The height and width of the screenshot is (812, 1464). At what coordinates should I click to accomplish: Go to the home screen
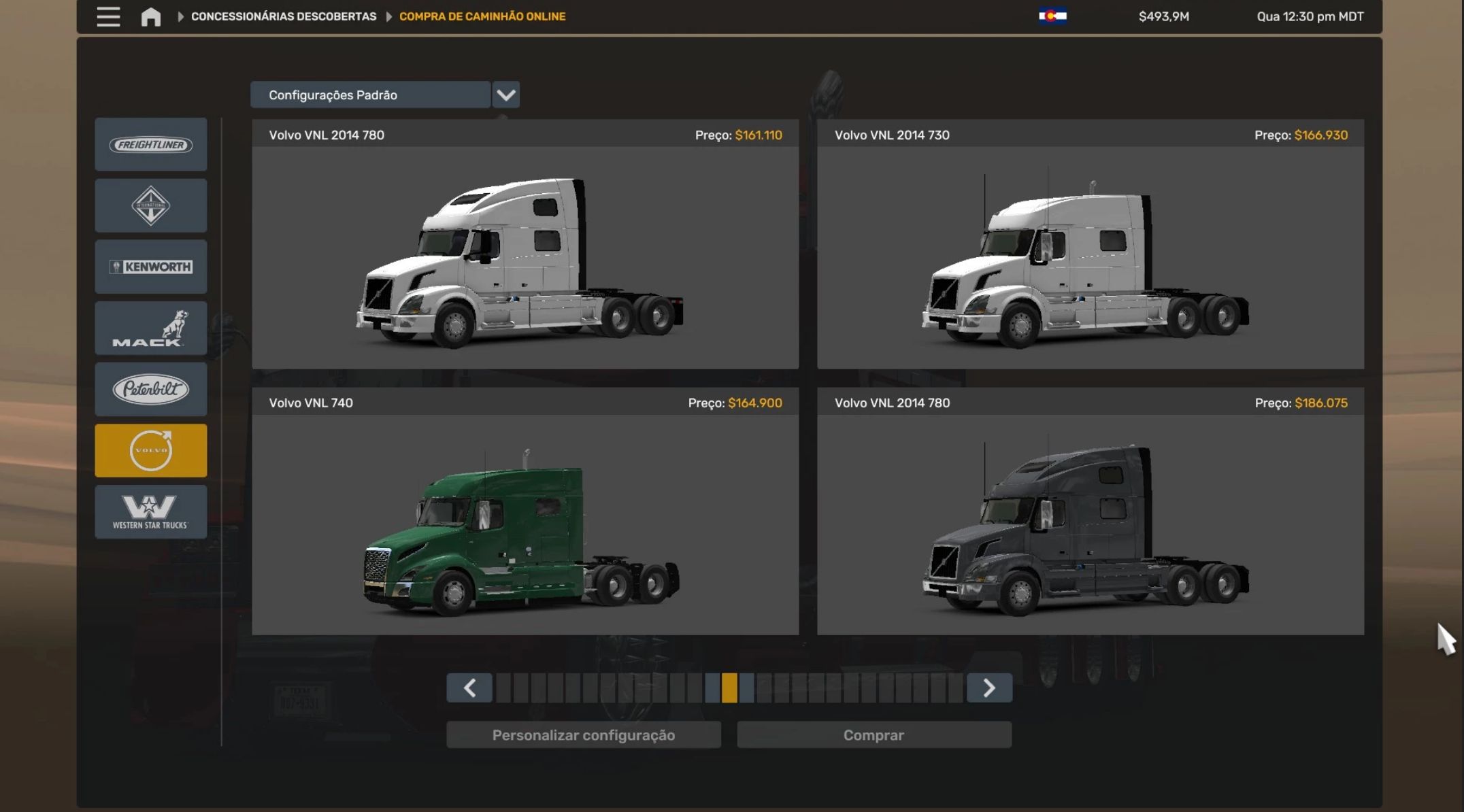click(151, 16)
